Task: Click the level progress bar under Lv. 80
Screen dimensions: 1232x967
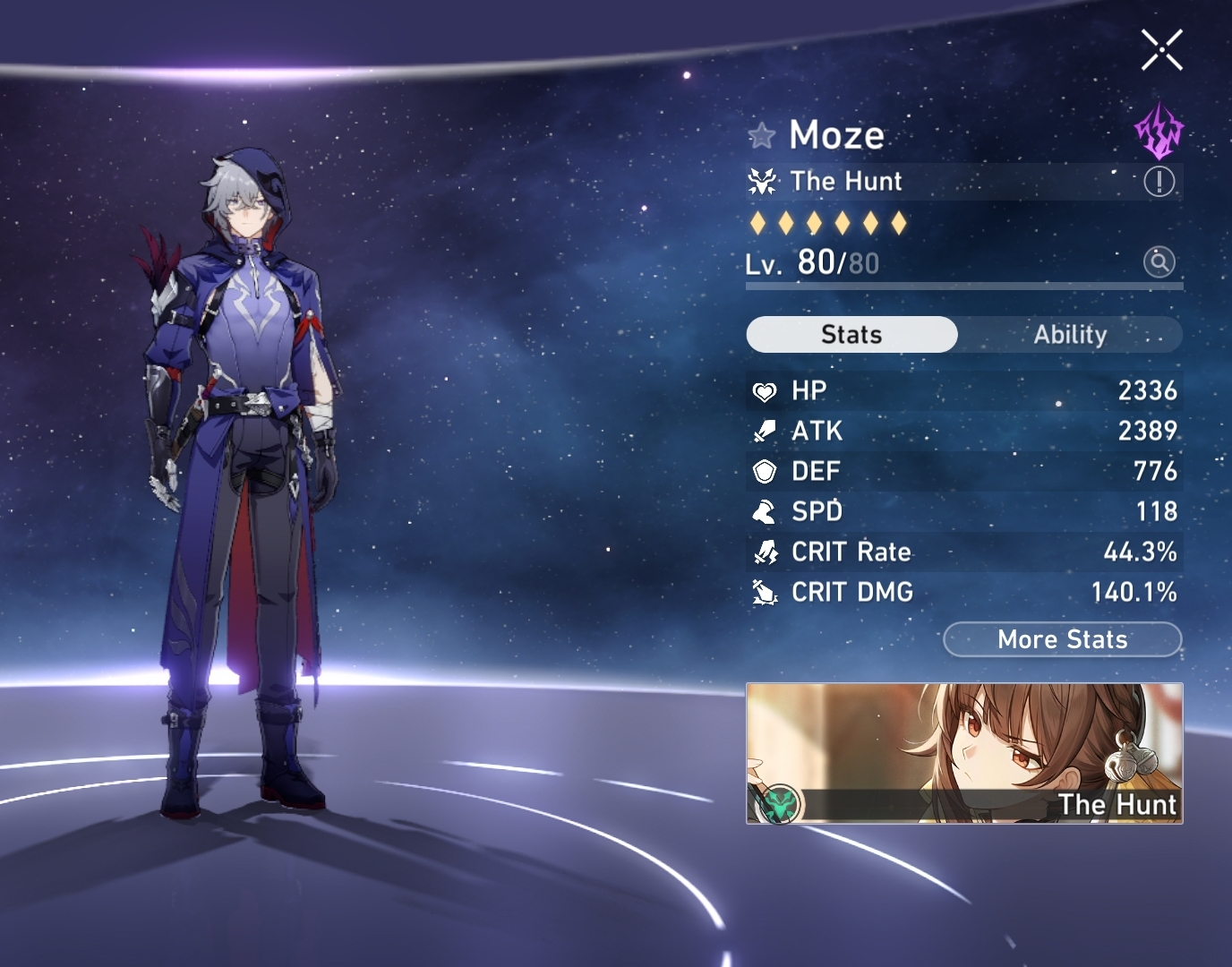Action: (x=962, y=287)
